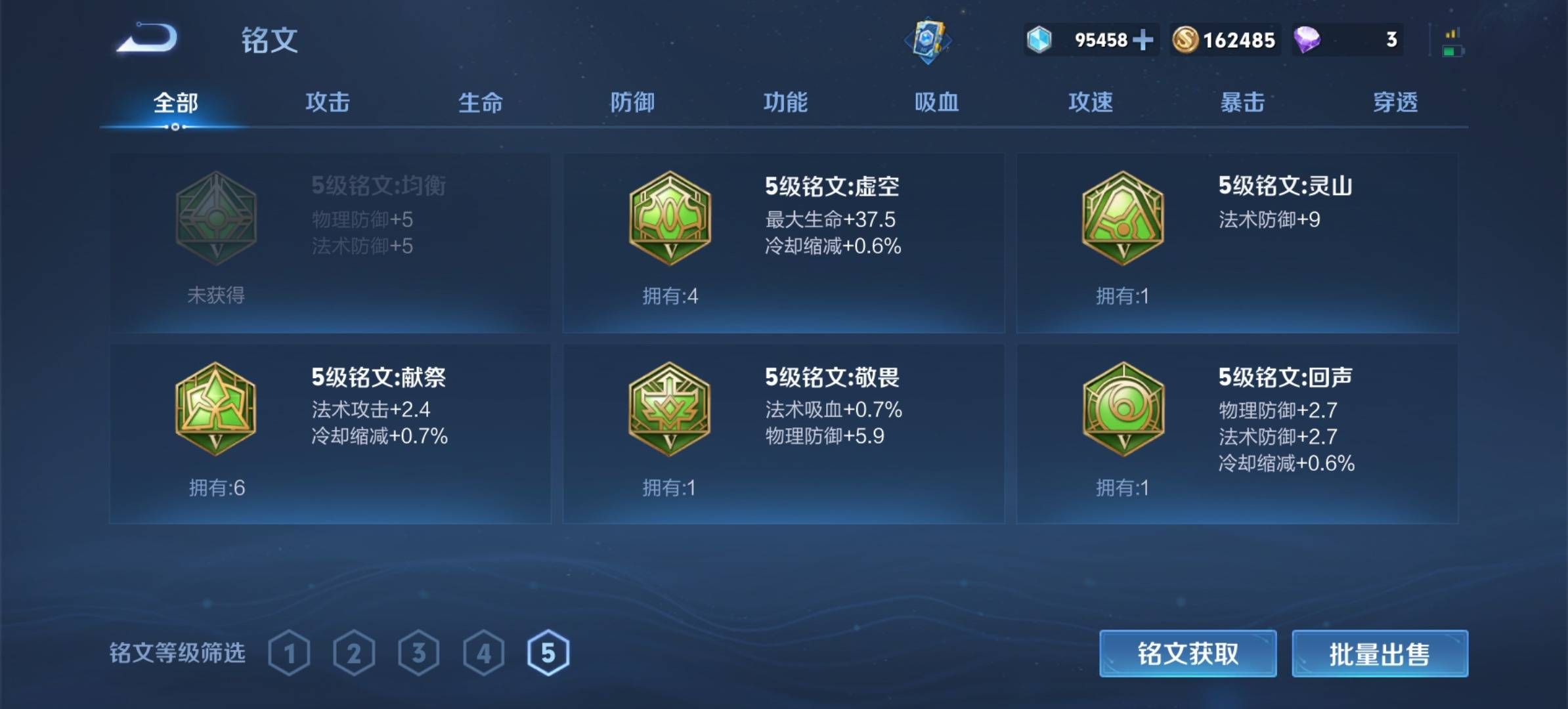Add more blue rune fragments with plus
The image size is (1568, 709).
[x=1143, y=40]
